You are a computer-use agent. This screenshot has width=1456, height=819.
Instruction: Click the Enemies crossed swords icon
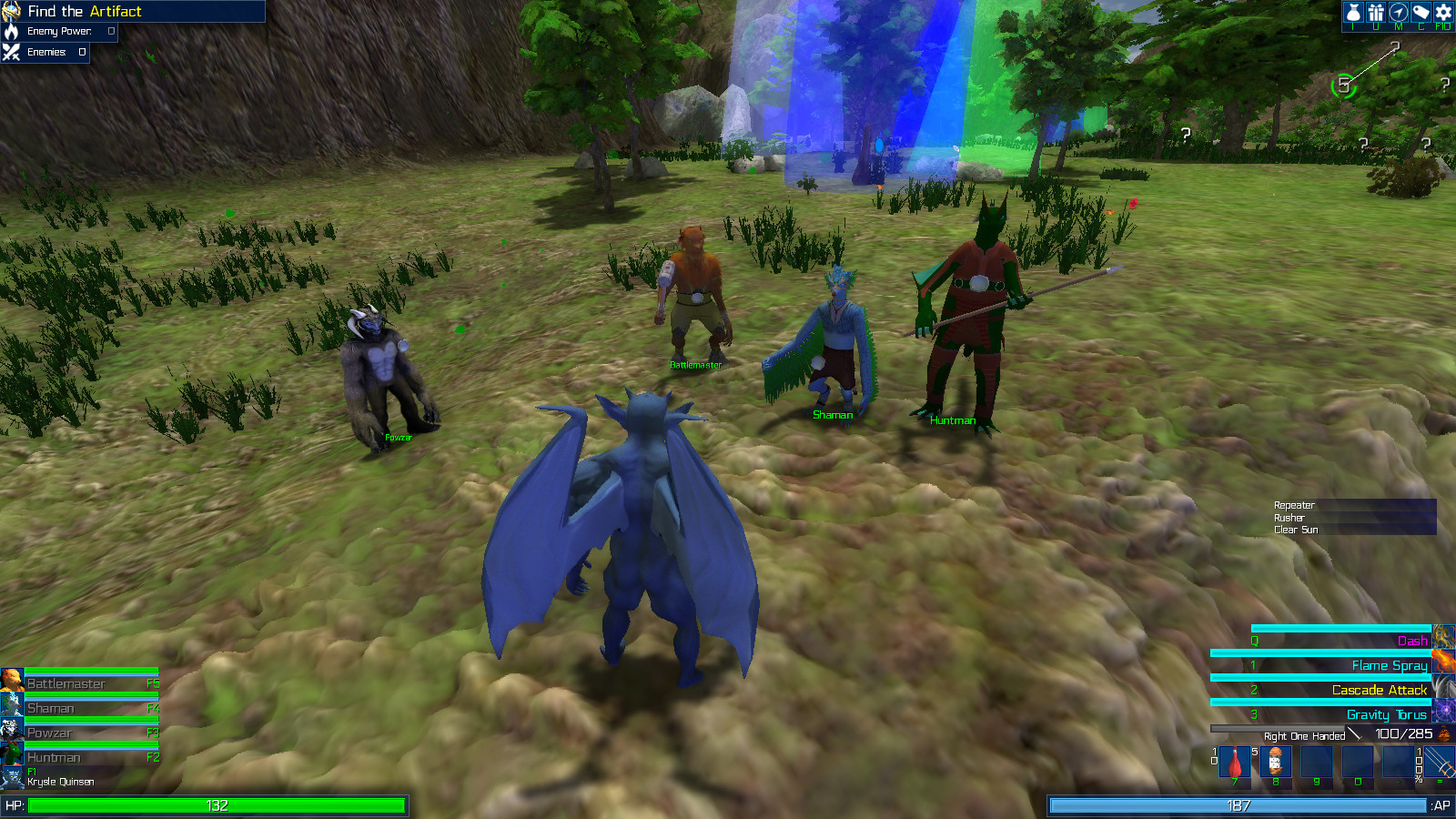(x=9, y=53)
